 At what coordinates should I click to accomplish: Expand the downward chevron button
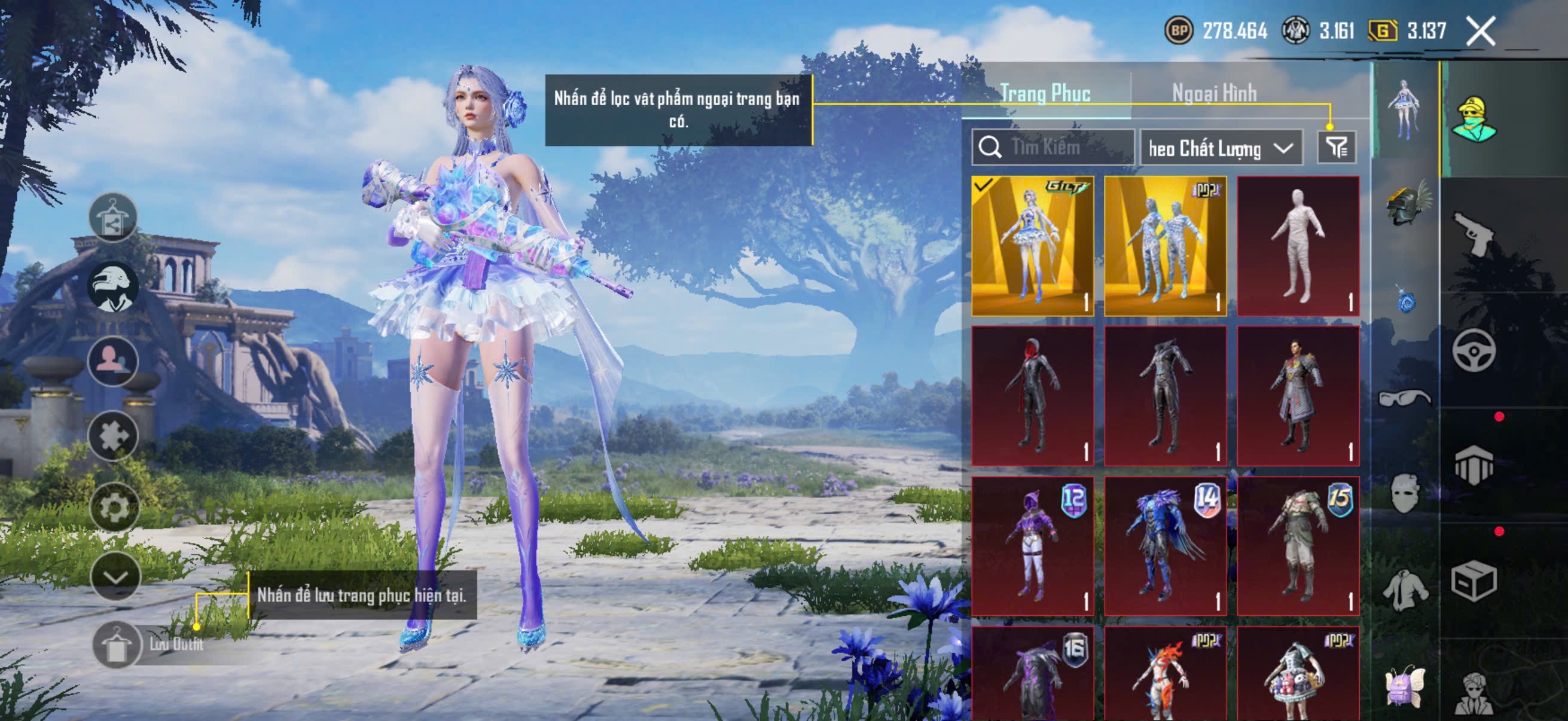(x=115, y=577)
